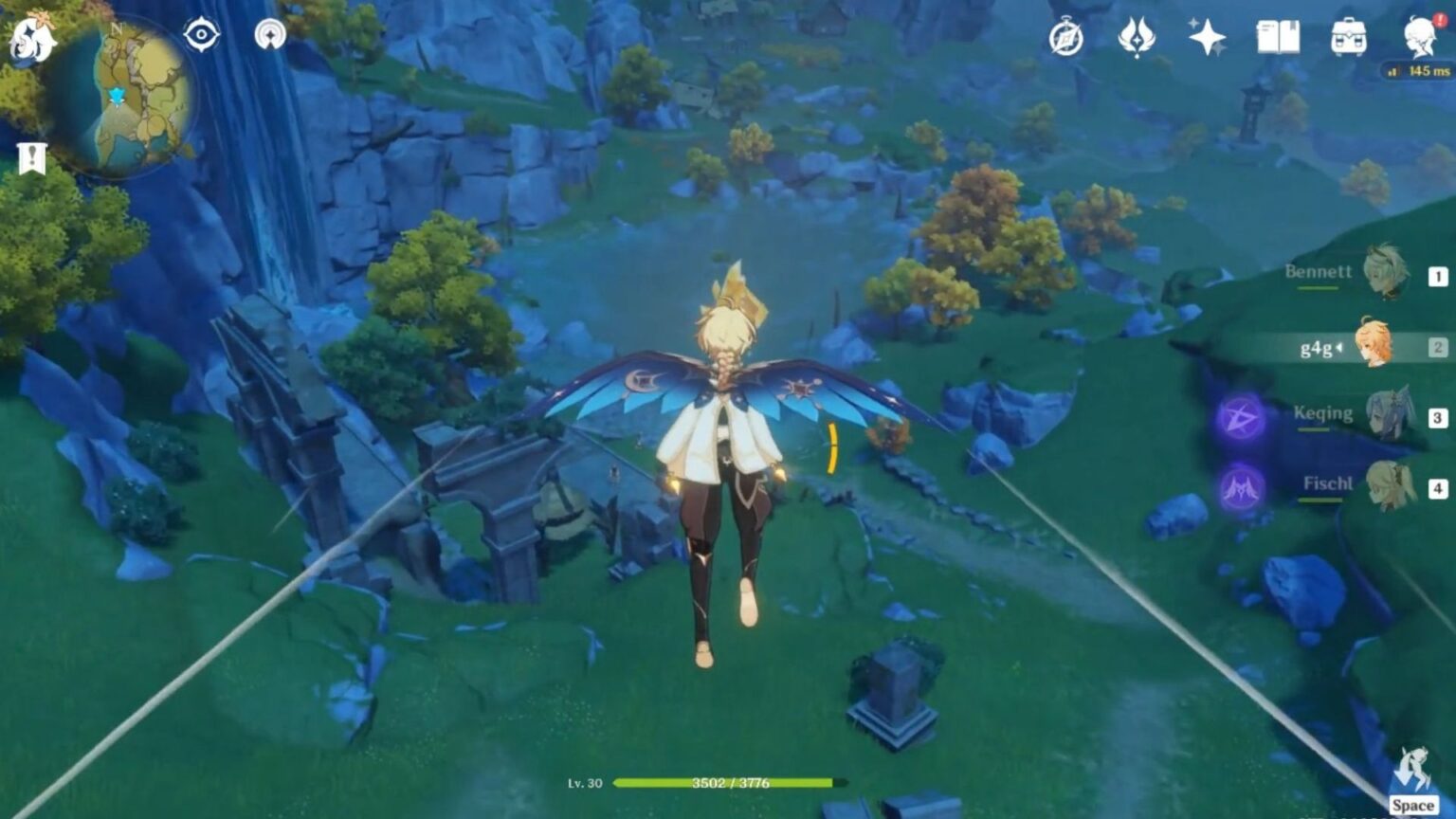Image resolution: width=1456 pixels, height=819 pixels.
Task: Open the quest tracker exclamation banner
Action: 32,157
